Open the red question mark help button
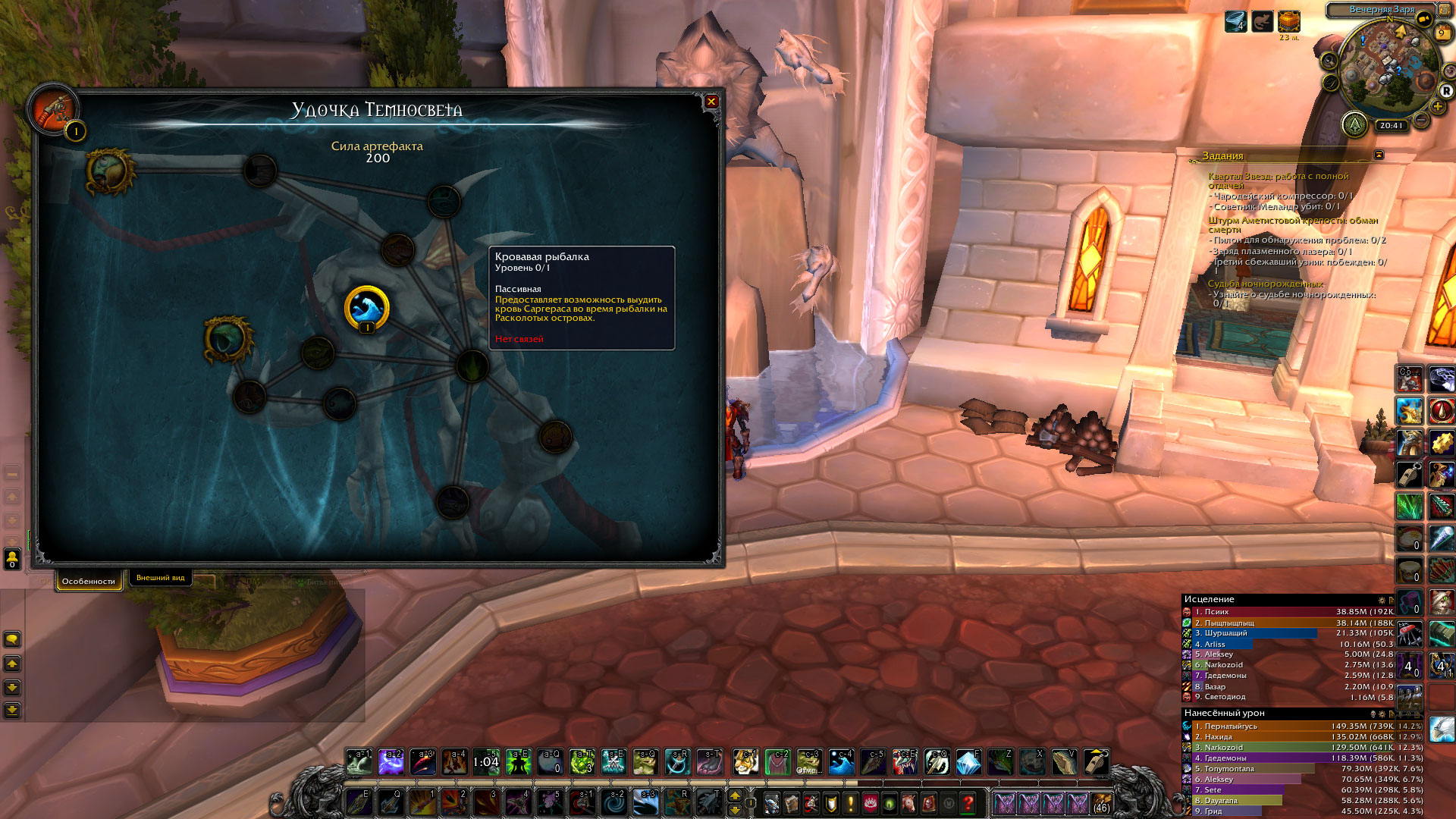 (968, 802)
